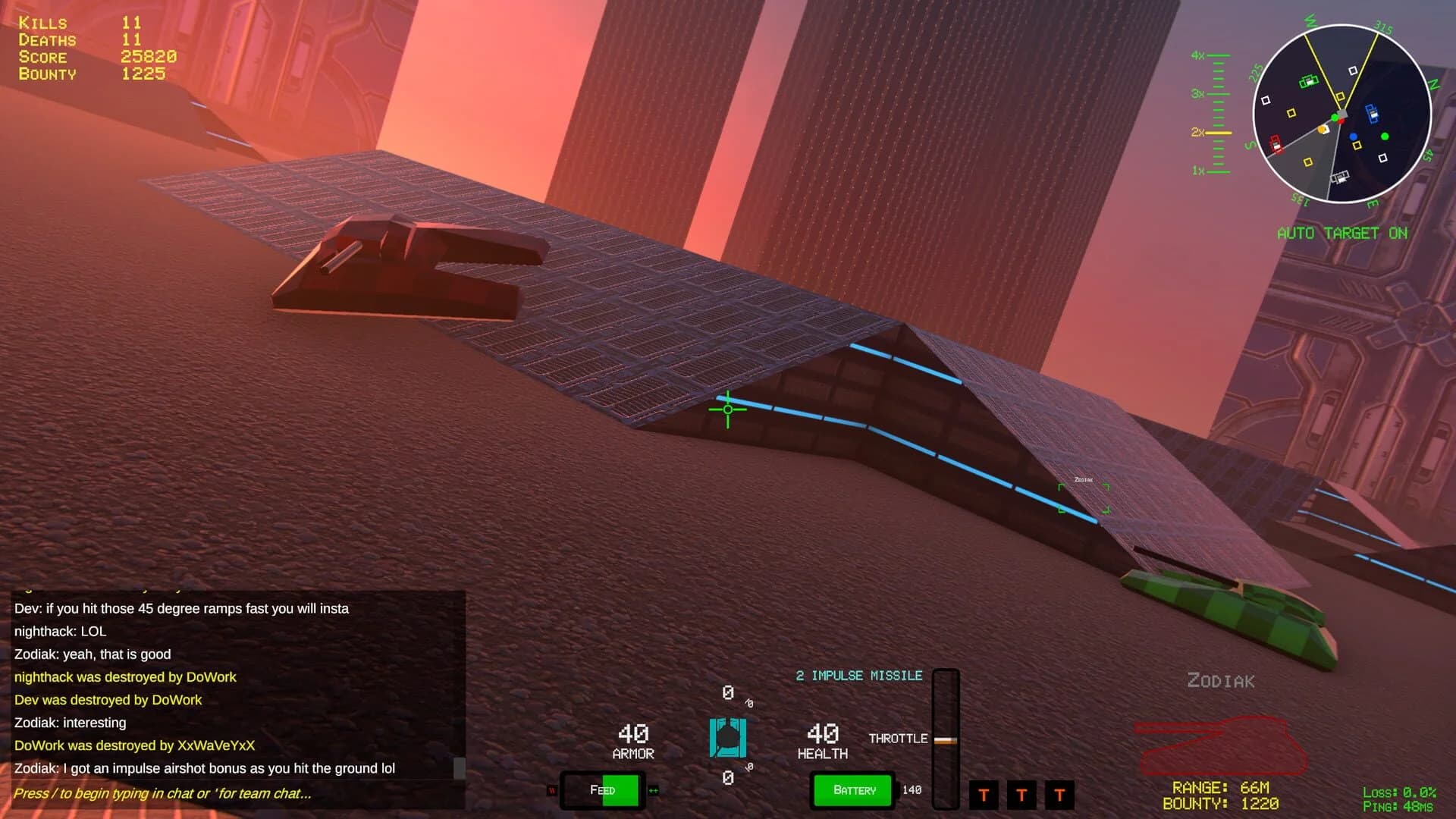
Task: Click the circular radar minimap
Action: pos(1341,115)
